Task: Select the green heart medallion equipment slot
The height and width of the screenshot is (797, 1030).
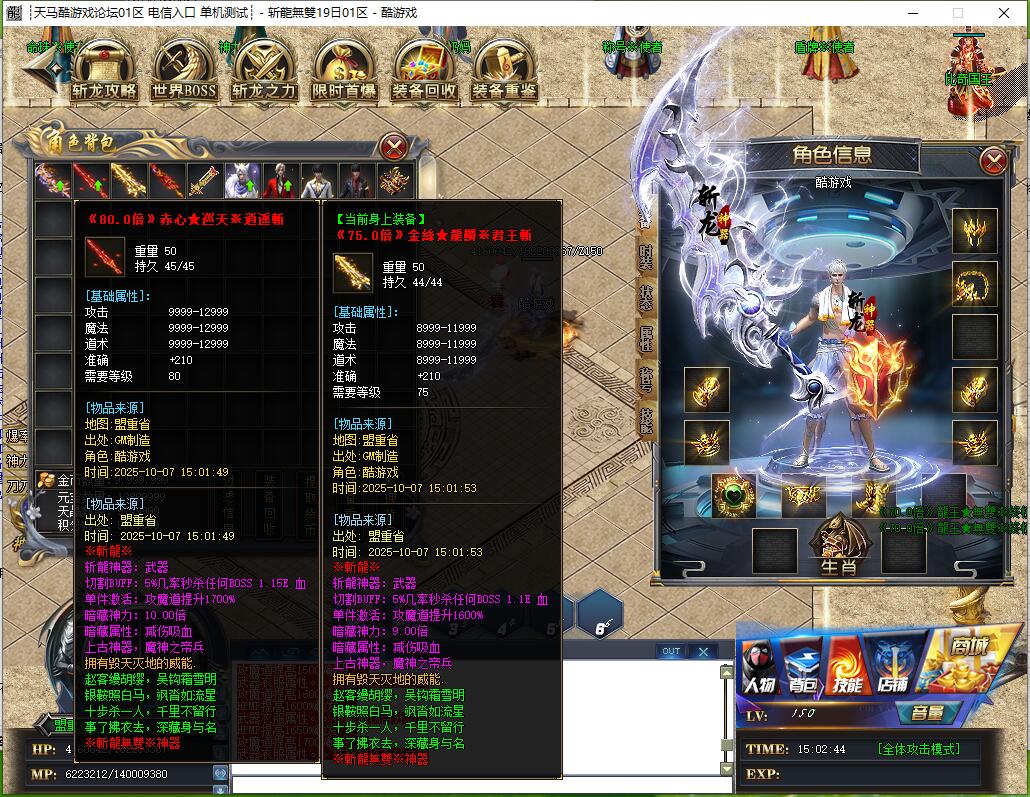Action: point(732,495)
